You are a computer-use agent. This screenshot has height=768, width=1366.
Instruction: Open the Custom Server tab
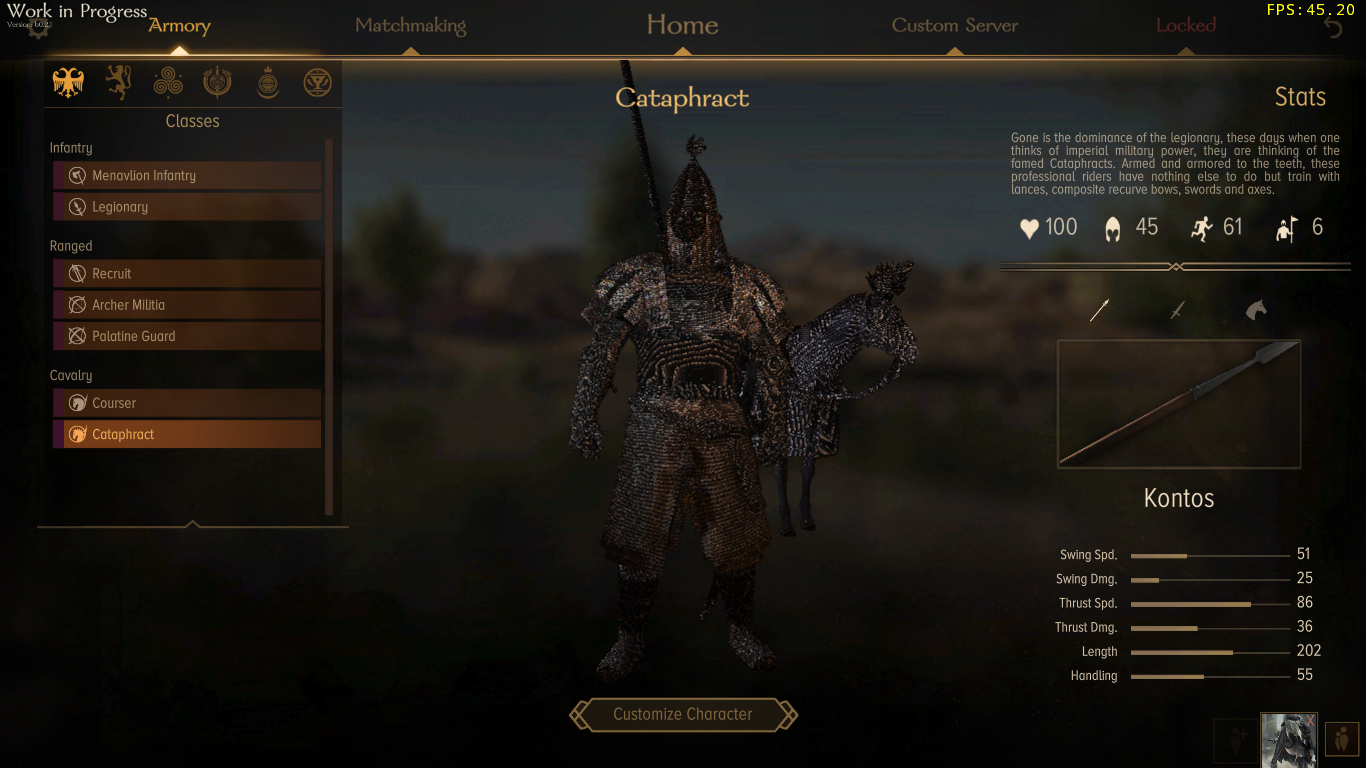954,26
